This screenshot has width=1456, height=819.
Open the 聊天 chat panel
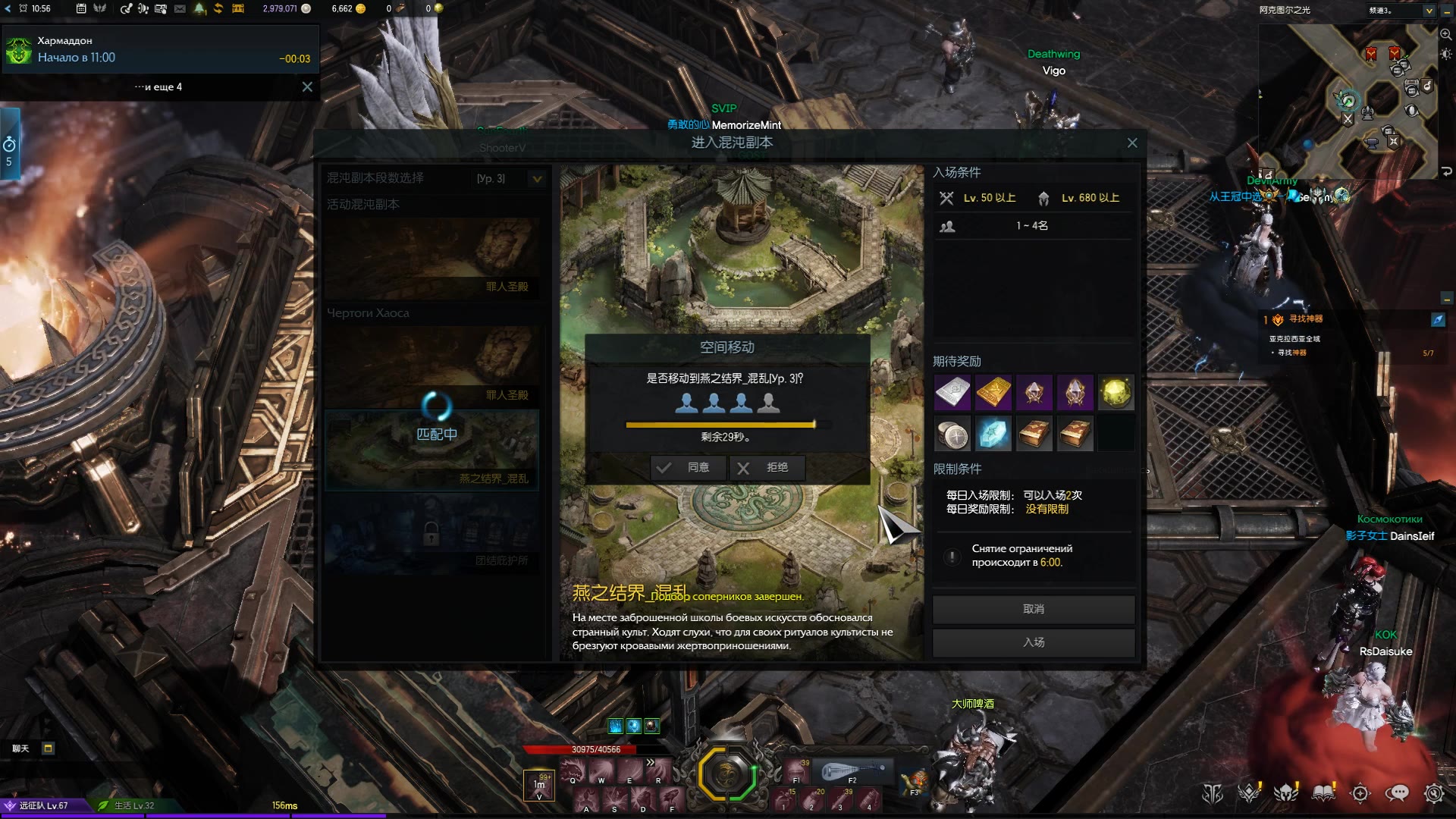click(20, 748)
